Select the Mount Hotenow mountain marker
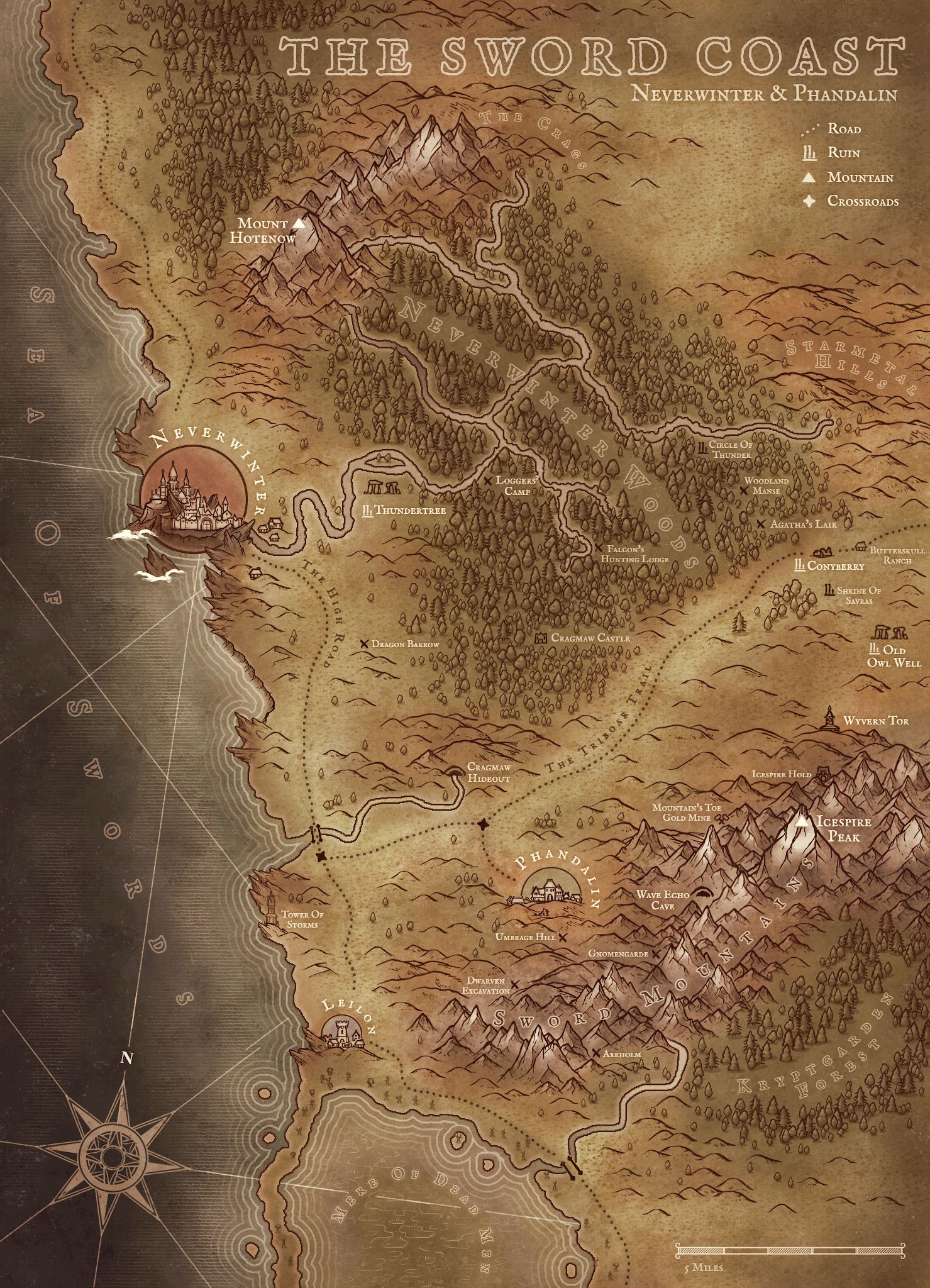This screenshot has height=1288, width=930. [x=299, y=223]
